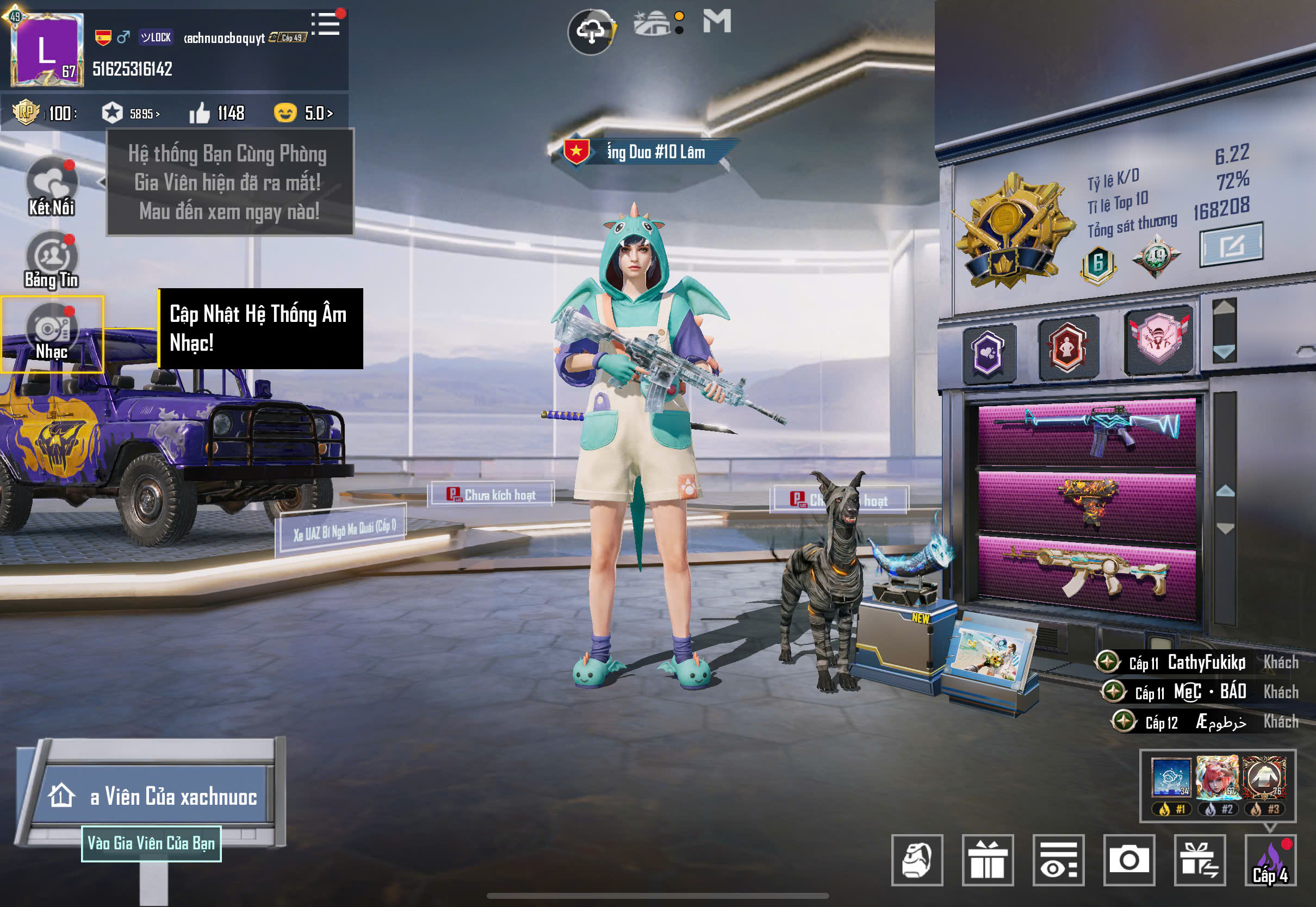1316x907 pixels.
Task: Open the camera screenshot button
Action: pyautogui.click(x=1128, y=860)
